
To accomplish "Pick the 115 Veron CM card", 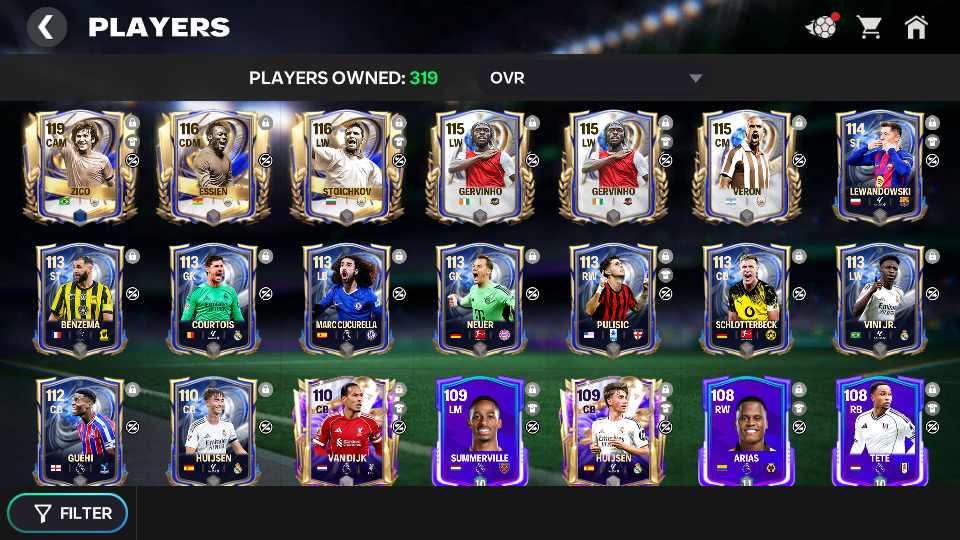I will [x=746, y=167].
